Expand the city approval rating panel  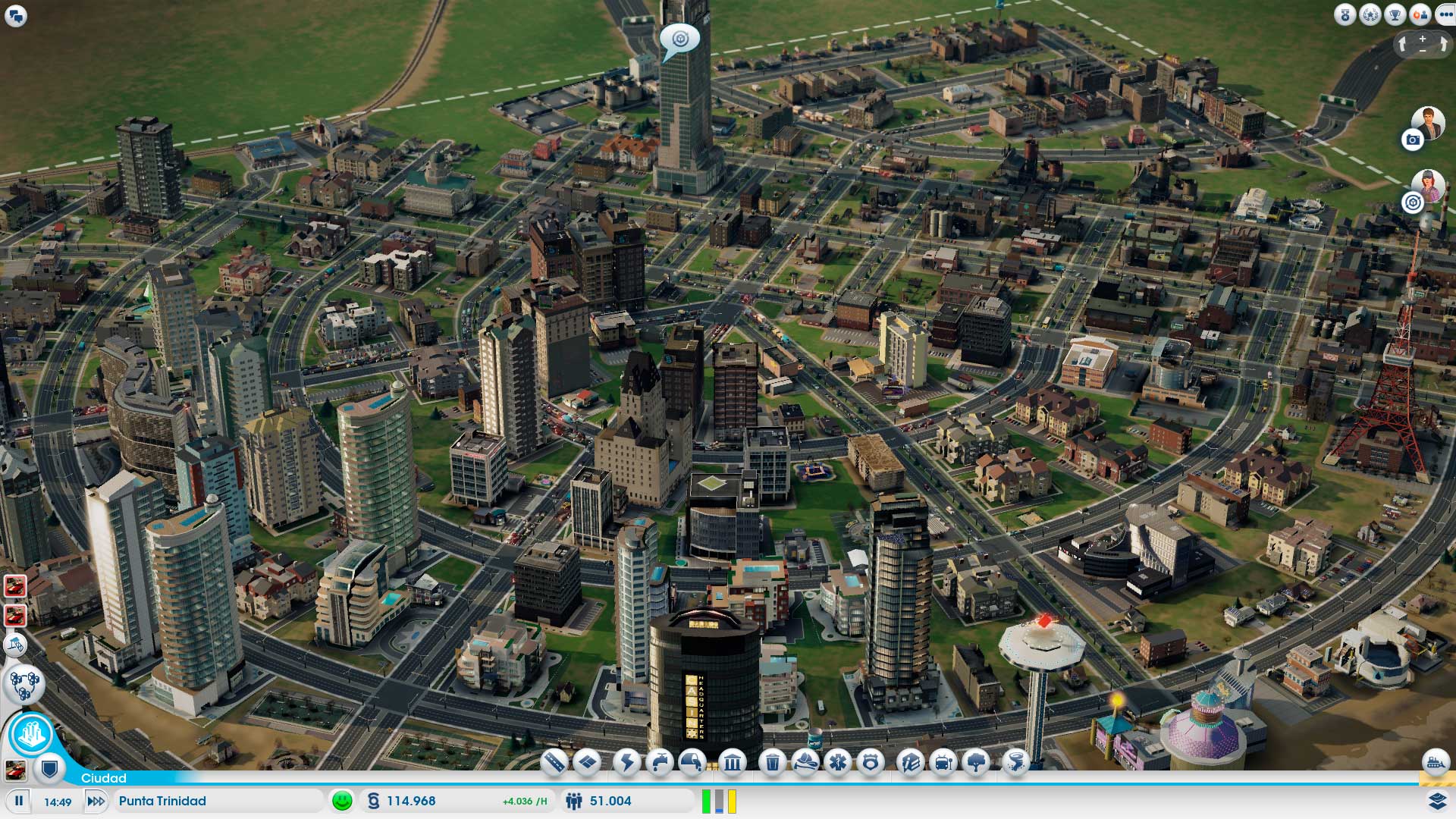click(343, 801)
